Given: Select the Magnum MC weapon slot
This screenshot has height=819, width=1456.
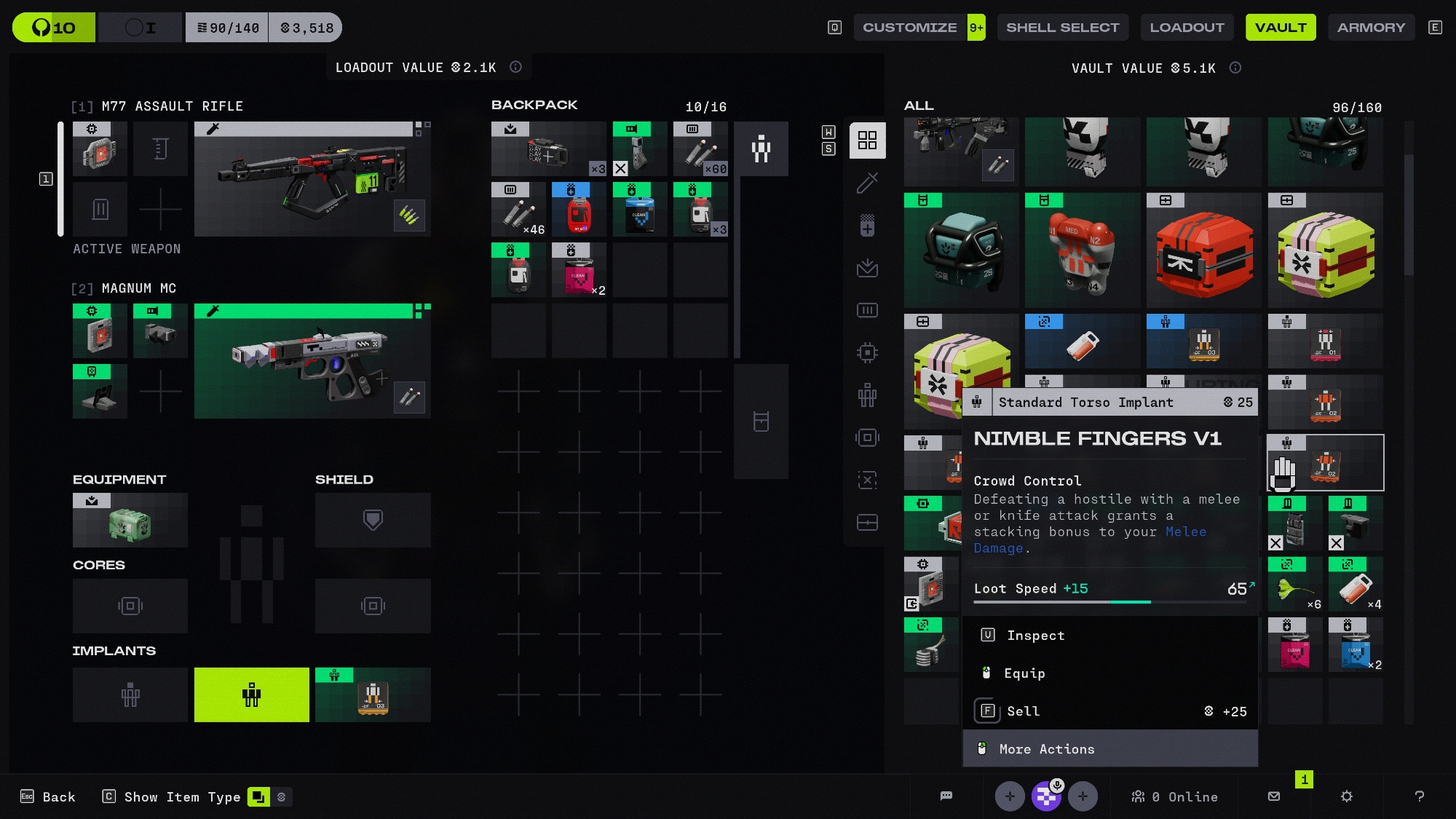Looking at the screenshot, I should point(312,361).
